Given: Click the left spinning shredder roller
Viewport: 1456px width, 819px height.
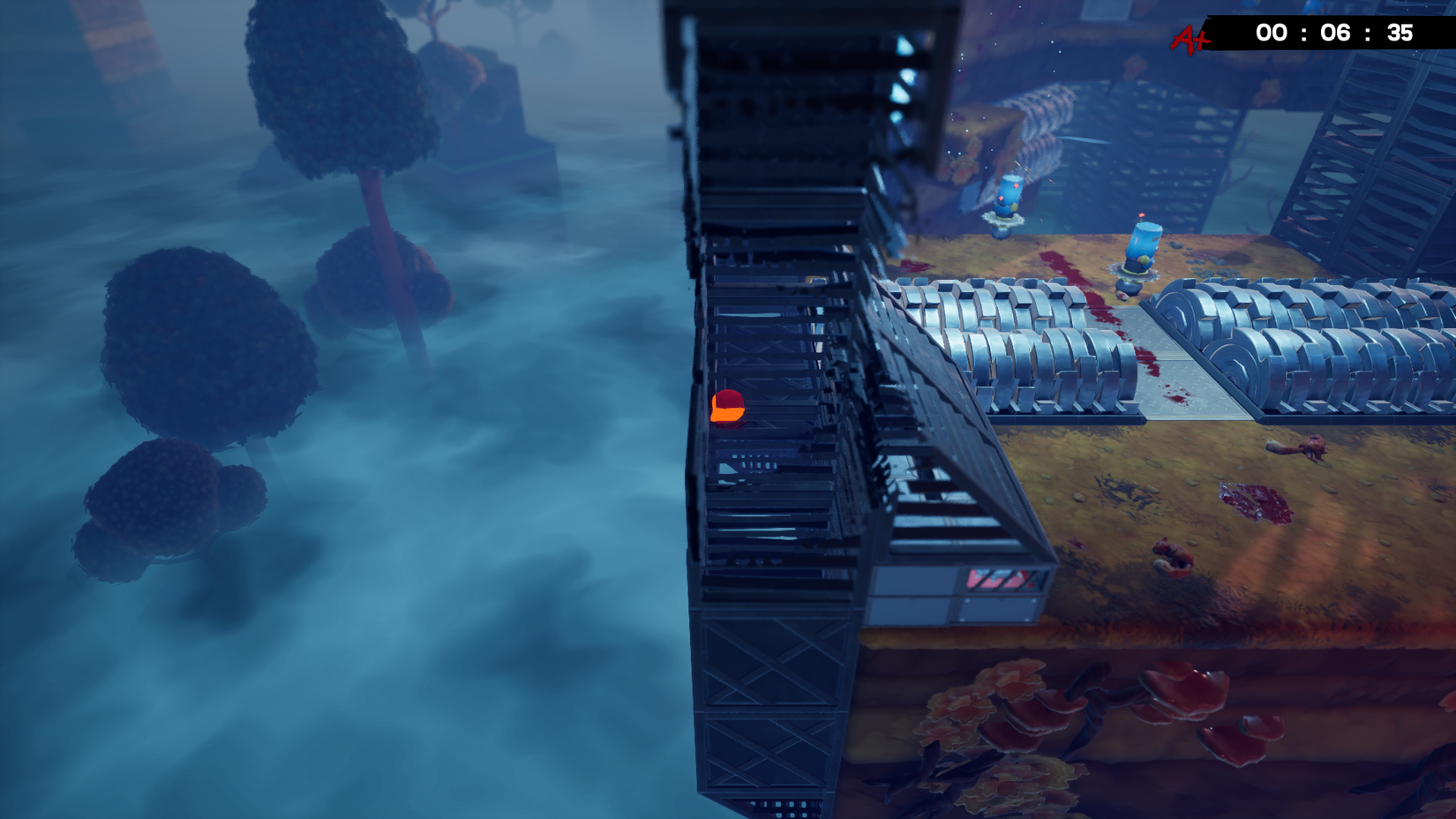Looking at the screenshot, I should click(1015, 344).
